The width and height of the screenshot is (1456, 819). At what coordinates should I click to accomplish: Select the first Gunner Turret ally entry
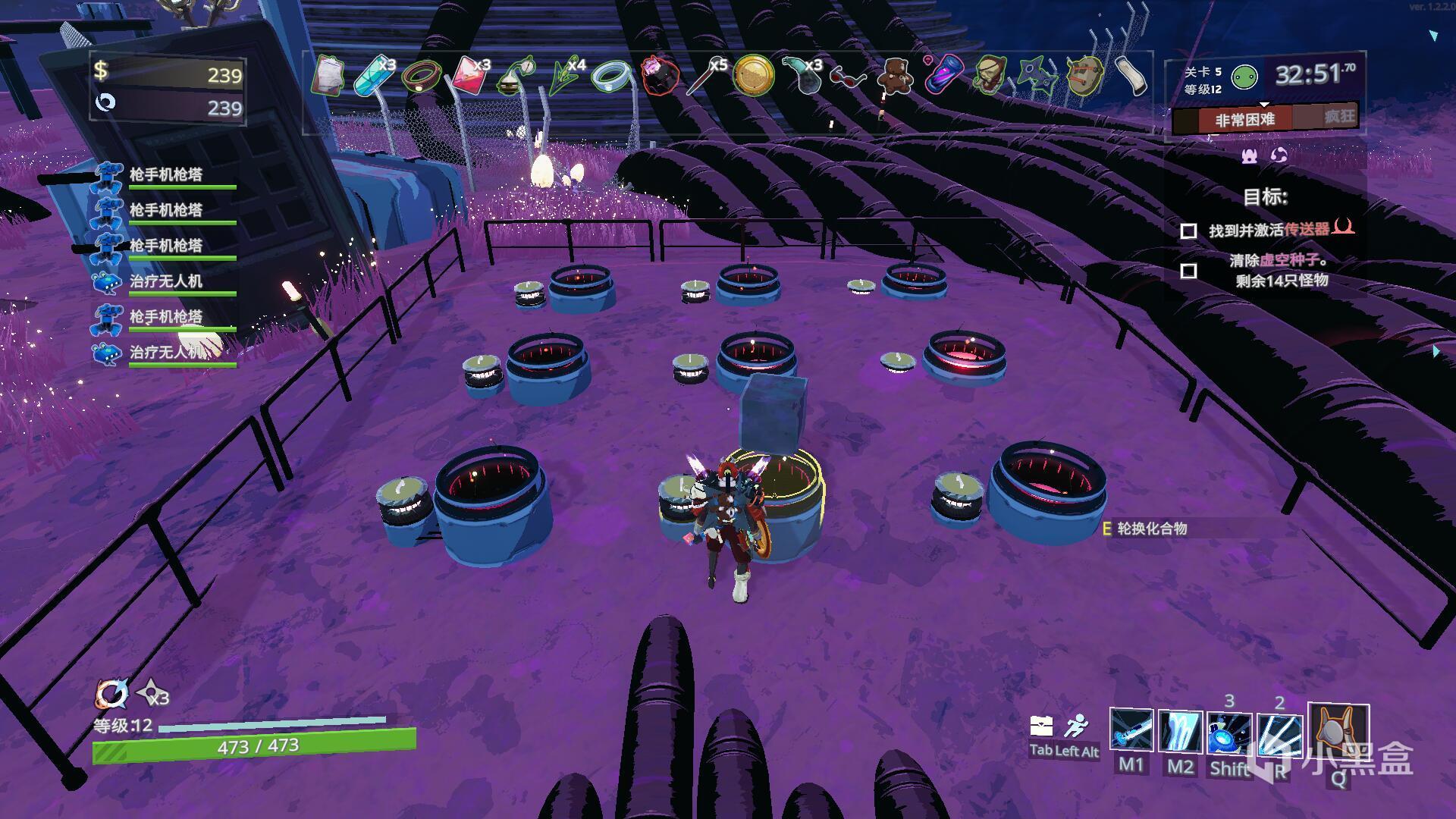[x=165, y=175]
